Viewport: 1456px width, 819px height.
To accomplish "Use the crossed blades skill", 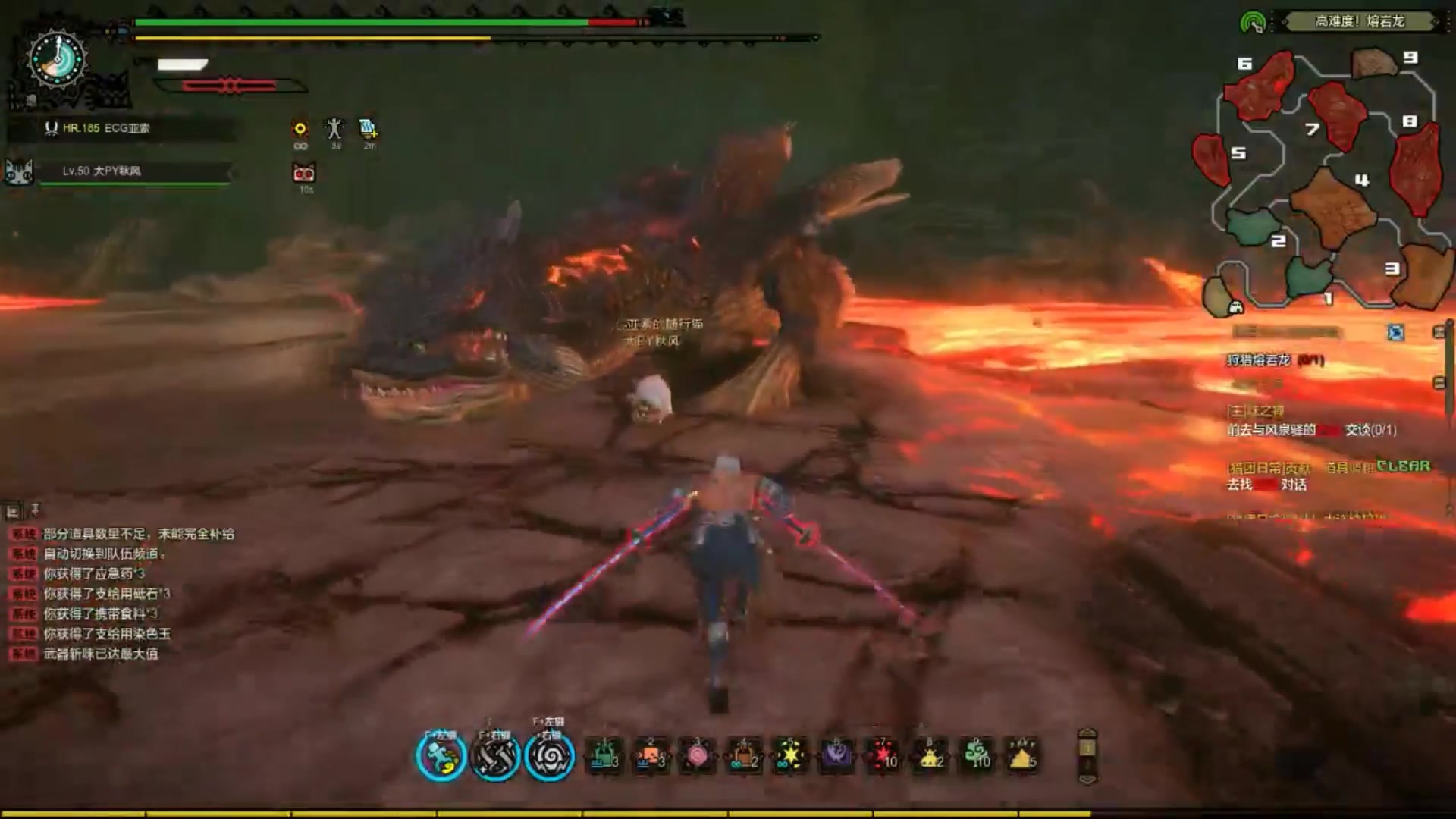I will click(495, 757).
